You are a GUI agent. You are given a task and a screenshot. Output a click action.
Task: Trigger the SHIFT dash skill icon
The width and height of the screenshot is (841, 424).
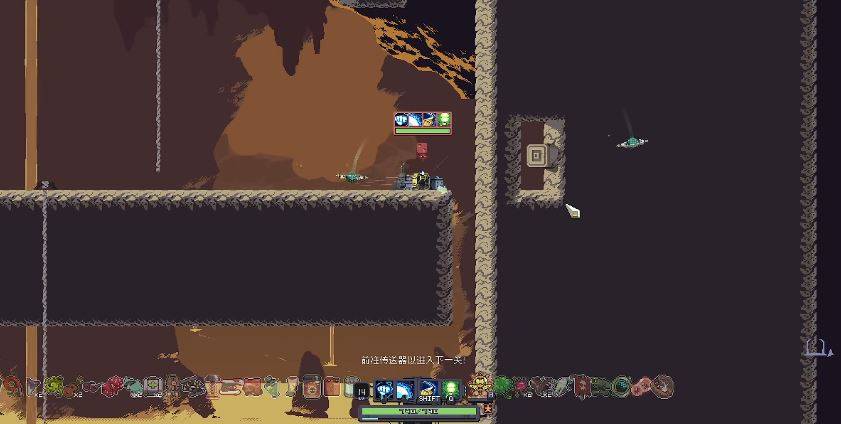tap(428, 389)
